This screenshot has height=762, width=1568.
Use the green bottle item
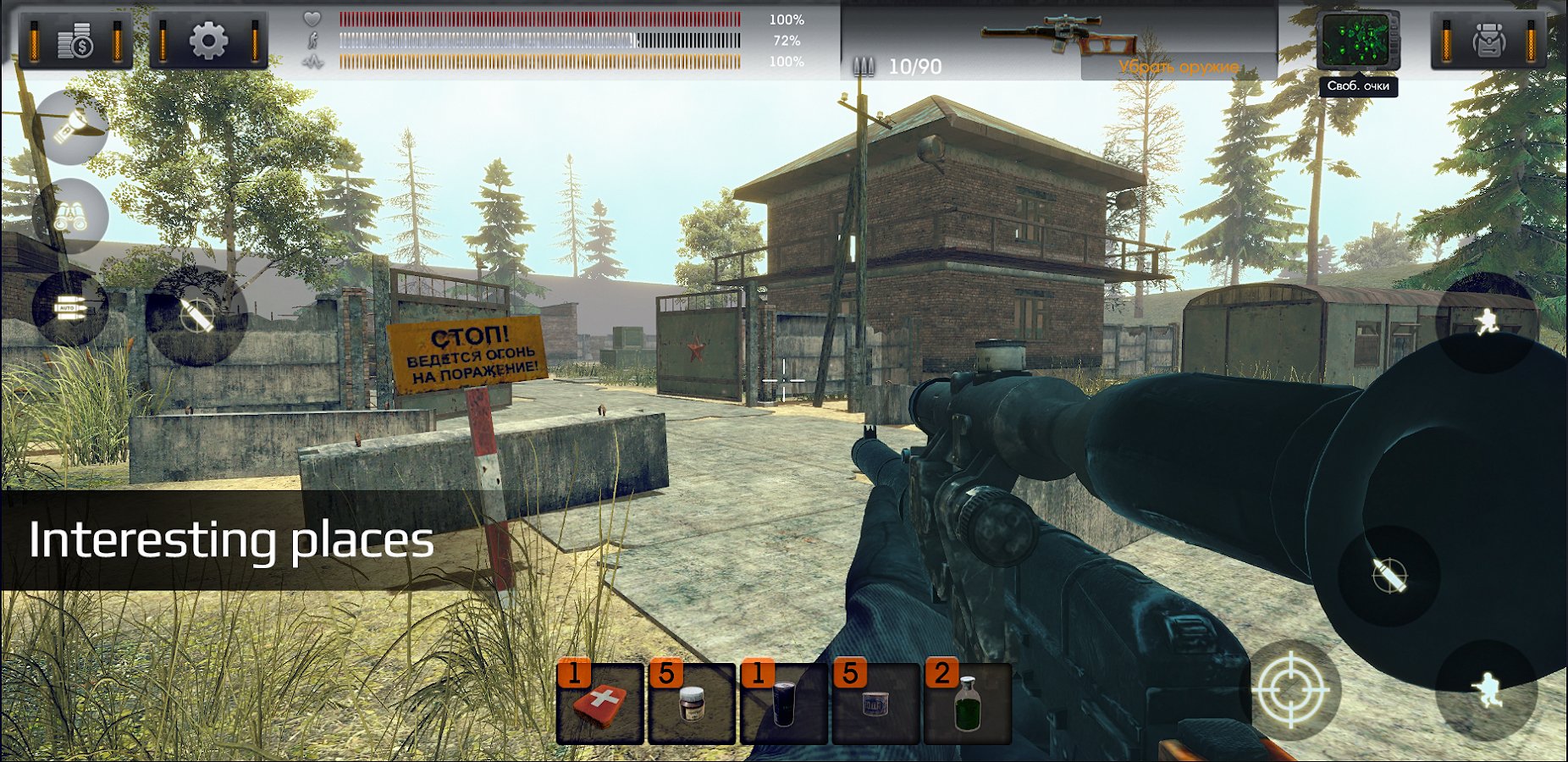click(967, 704)
